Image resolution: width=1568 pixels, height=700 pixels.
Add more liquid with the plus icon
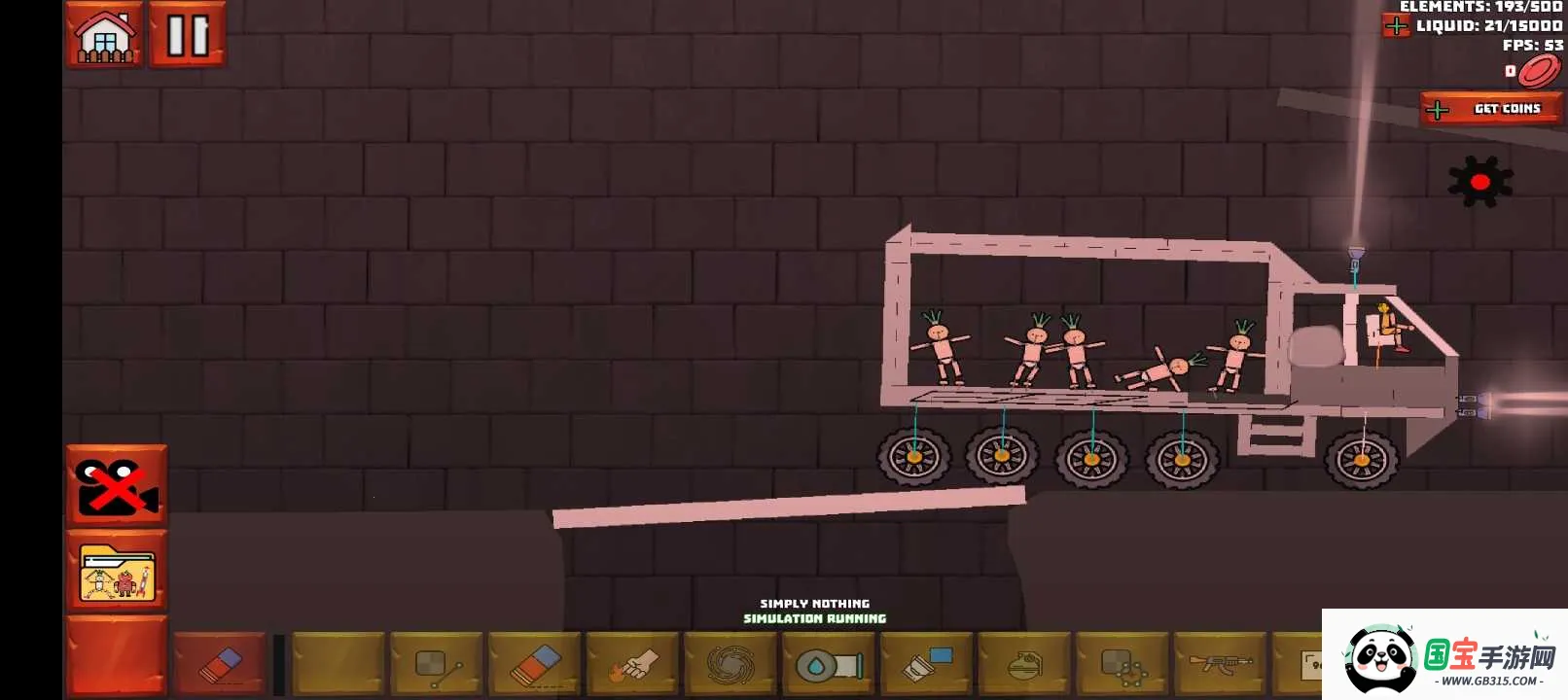[x=1396, y=26]
